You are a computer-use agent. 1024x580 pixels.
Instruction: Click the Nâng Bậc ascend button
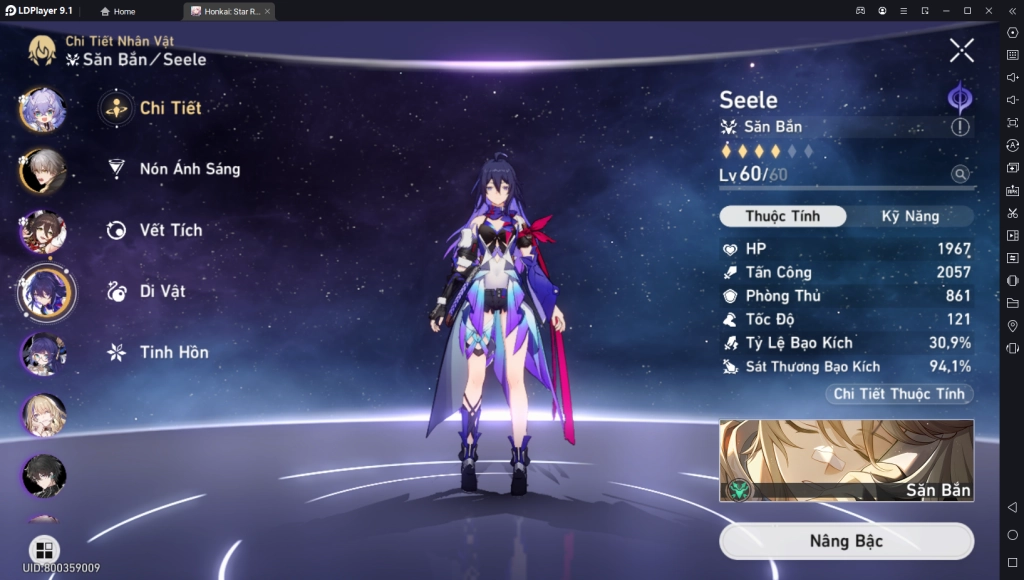[846, 541]
